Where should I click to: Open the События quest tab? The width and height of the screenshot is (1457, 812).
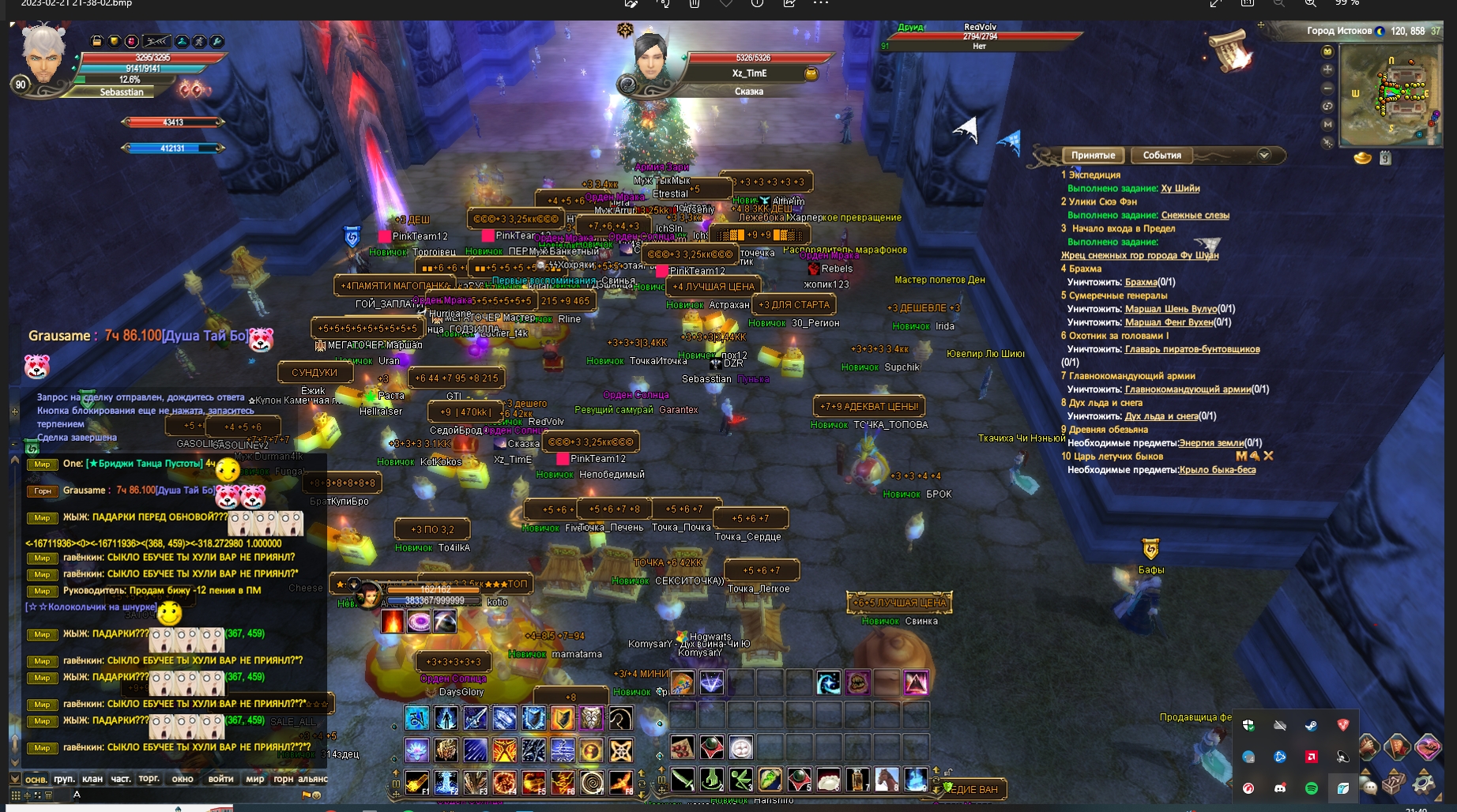1161,156
